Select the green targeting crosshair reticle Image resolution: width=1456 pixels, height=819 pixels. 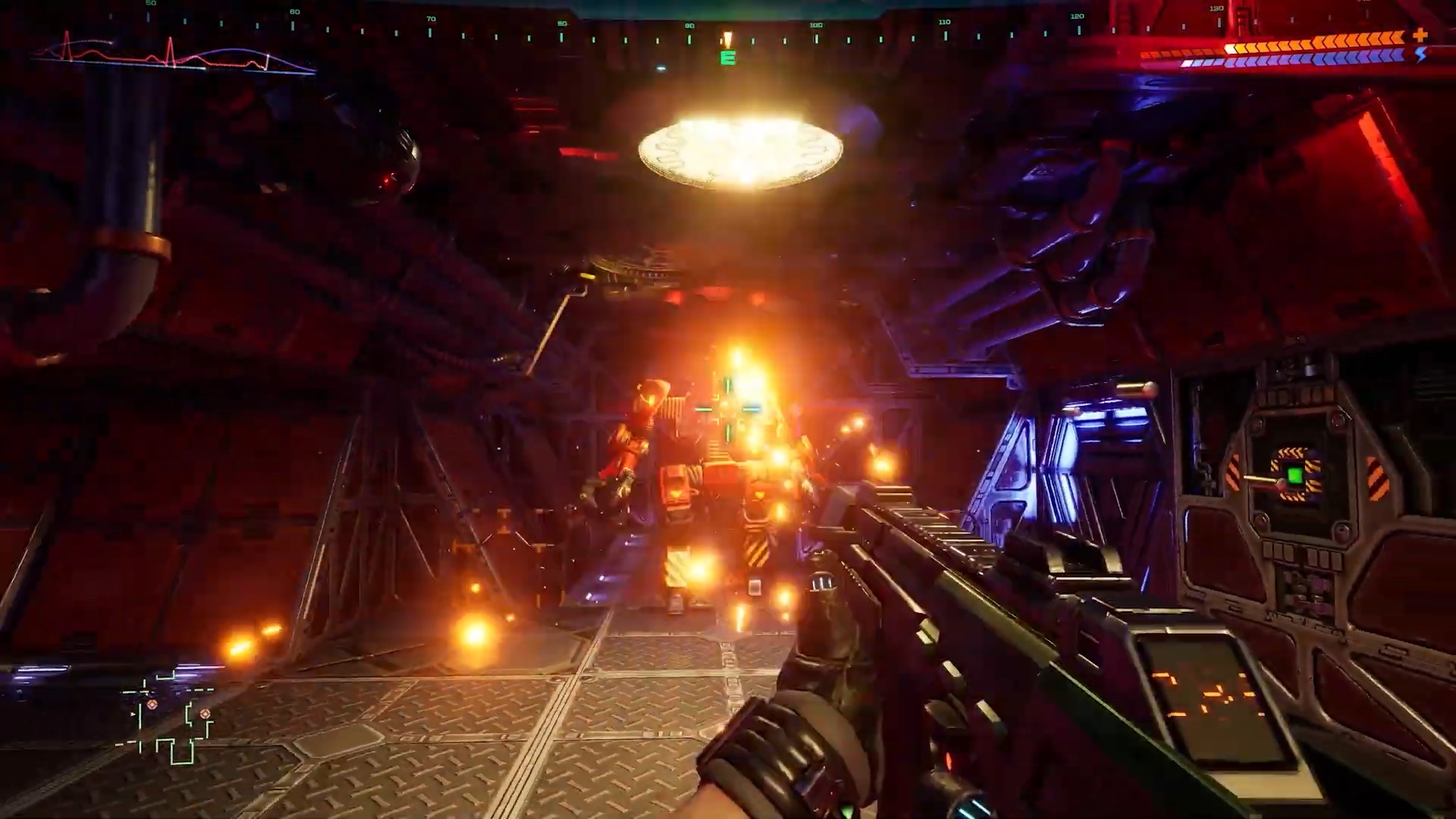(x=729, y=409)
